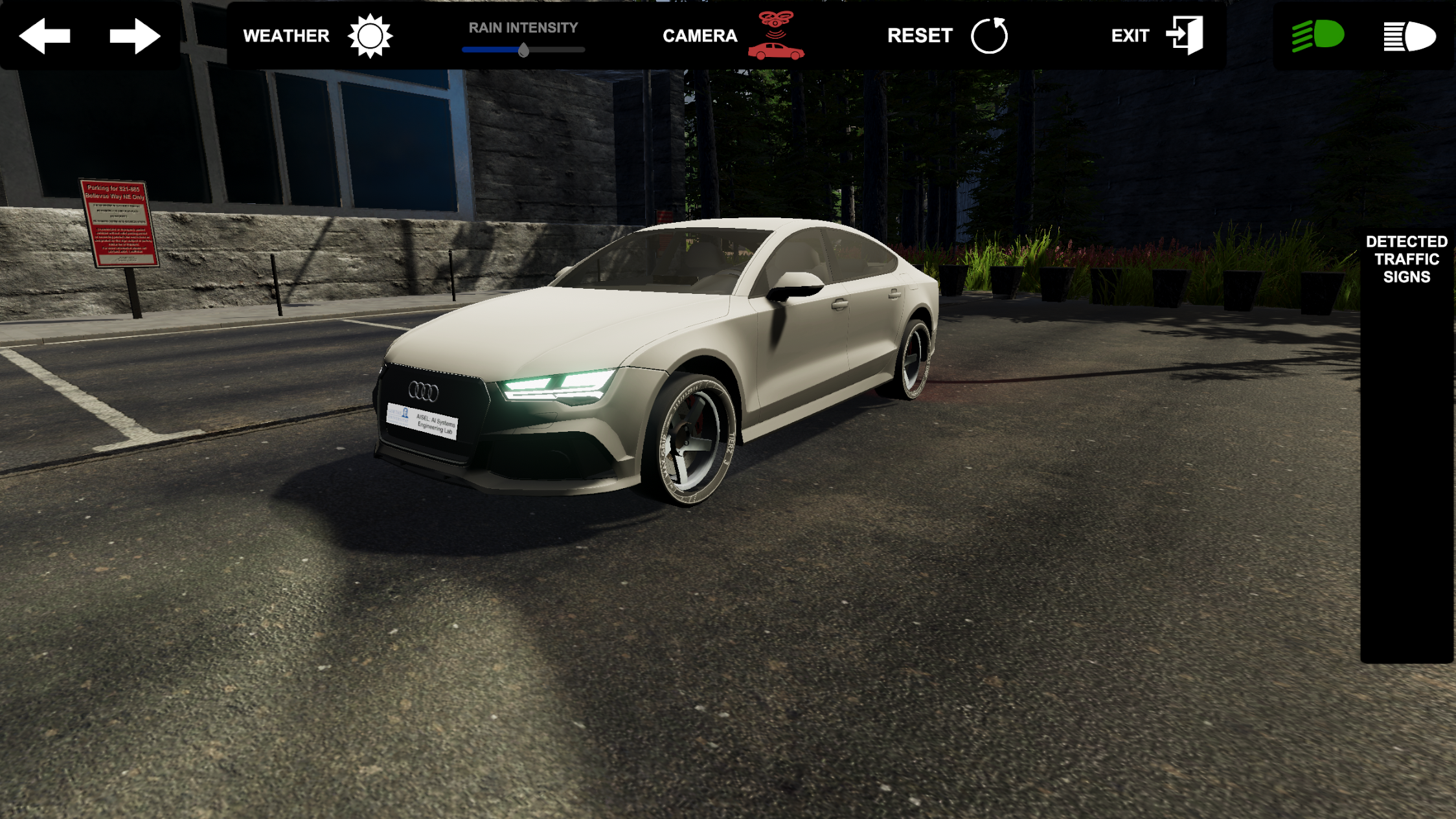This screenshot has height=819, width=1456.
Task: Exit the simulator
Action: [x=1185, y=36]
